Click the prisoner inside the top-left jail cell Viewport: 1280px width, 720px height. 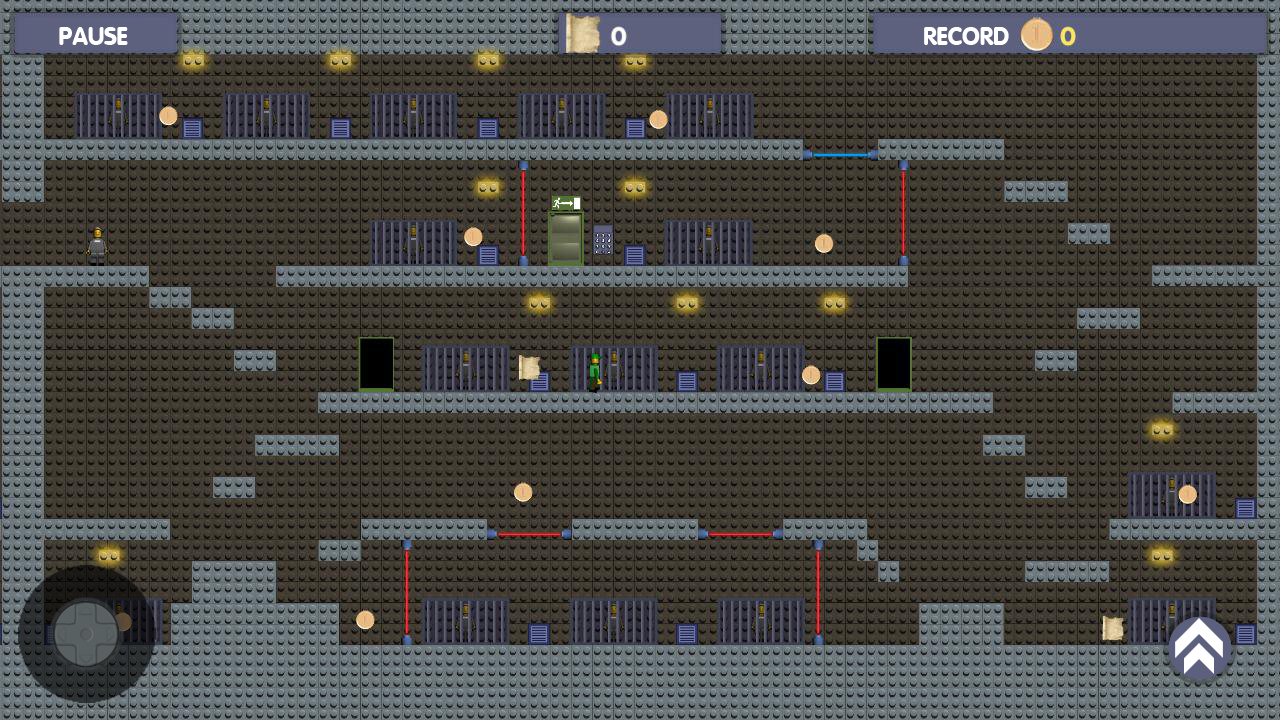coord(120,113)
